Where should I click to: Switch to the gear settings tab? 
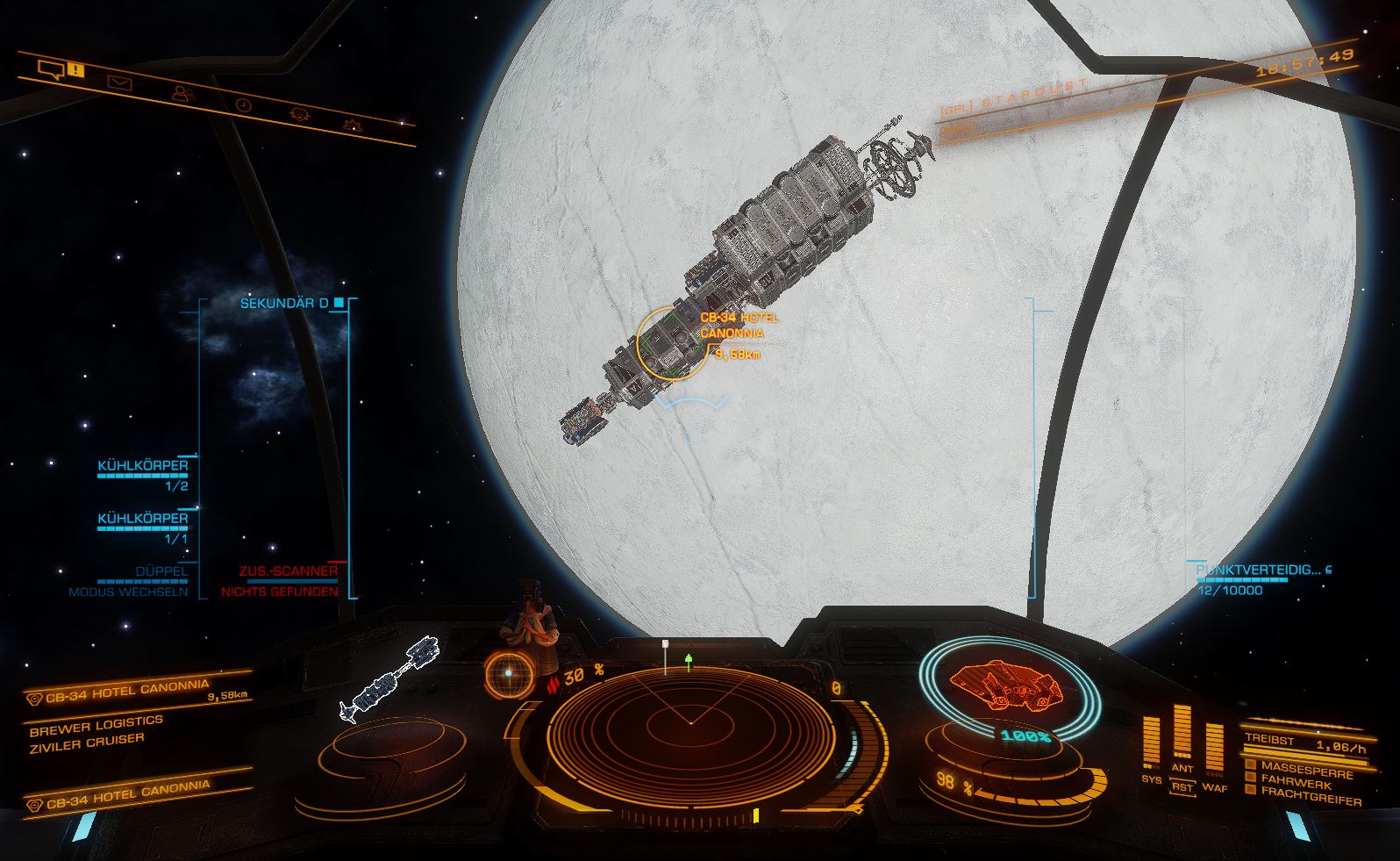(352, 124)
